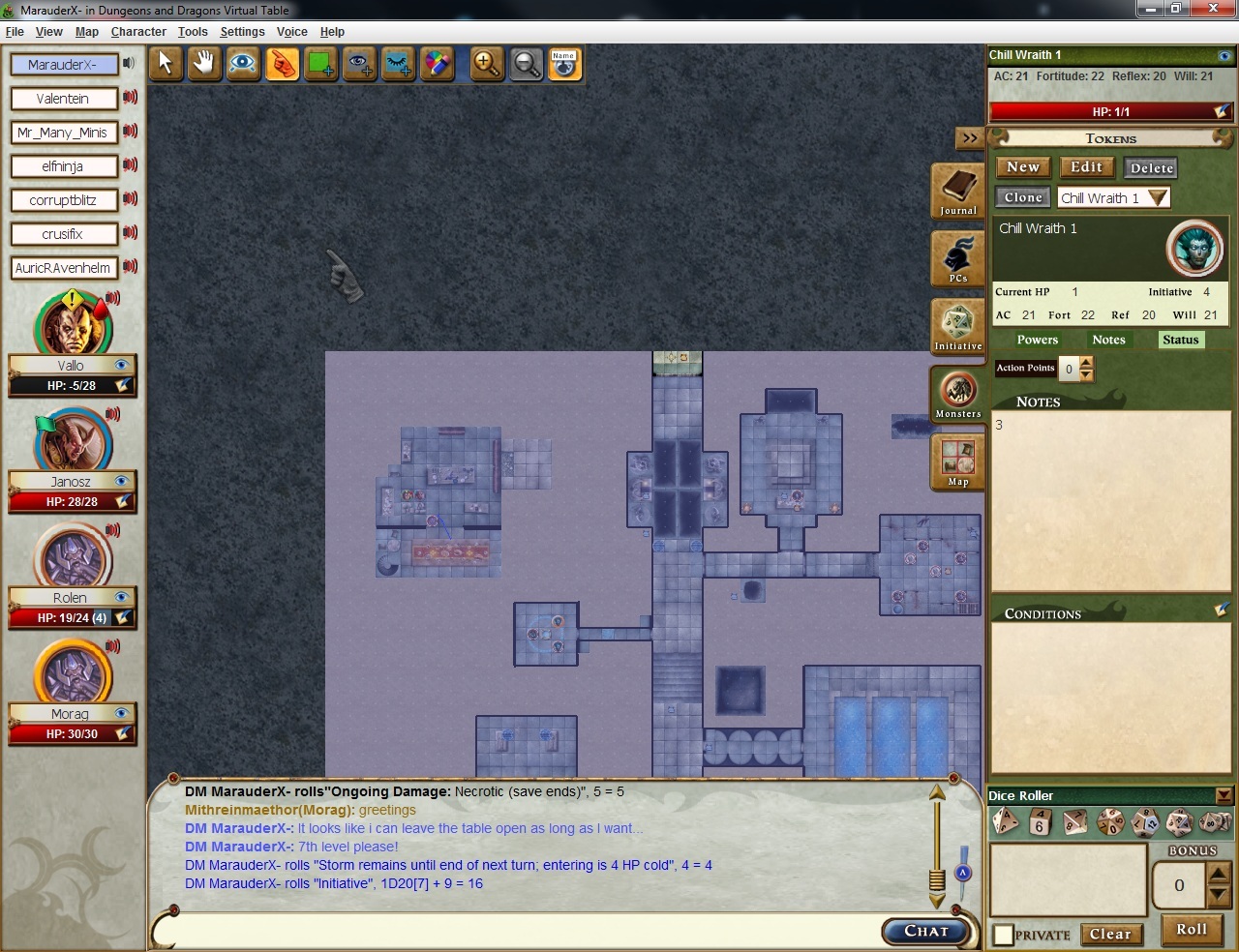1239x952 pixels.
Task: Open the Chill Wraith 1 token dropdown
Action: coord(1158,197)
